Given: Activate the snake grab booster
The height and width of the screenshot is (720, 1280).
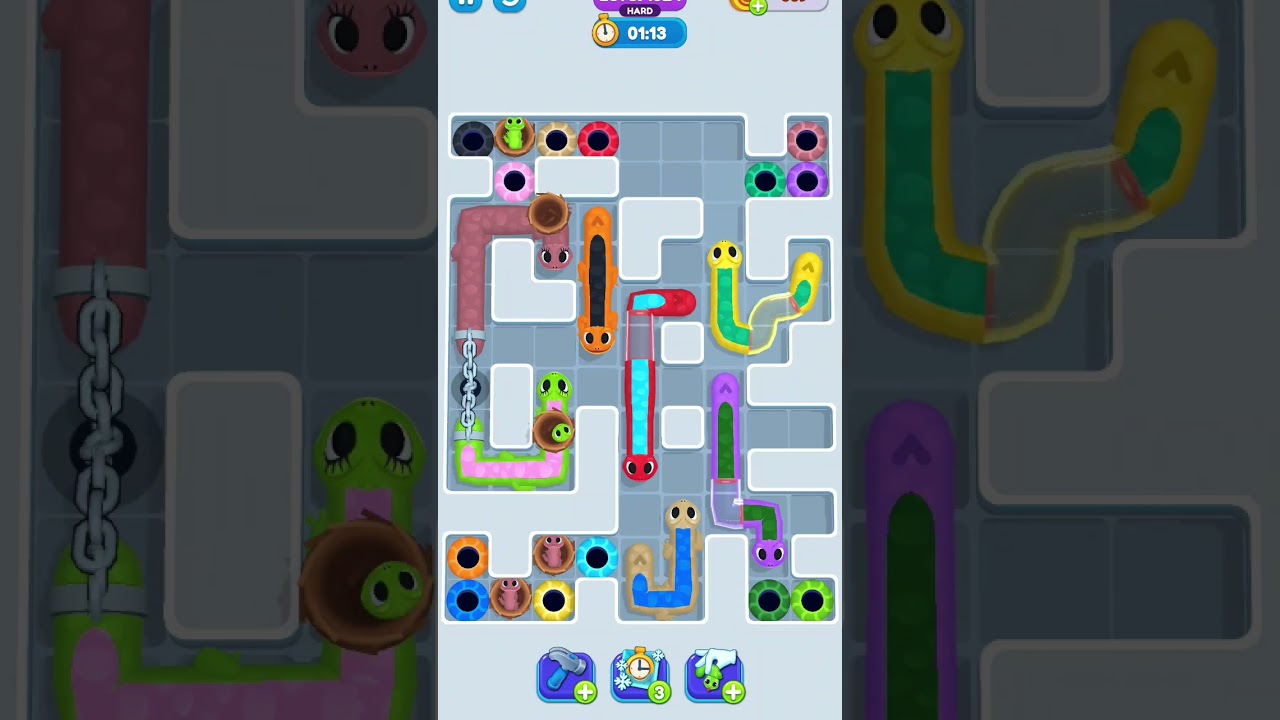Looking at the screenshot, I should tap(714, 676).
